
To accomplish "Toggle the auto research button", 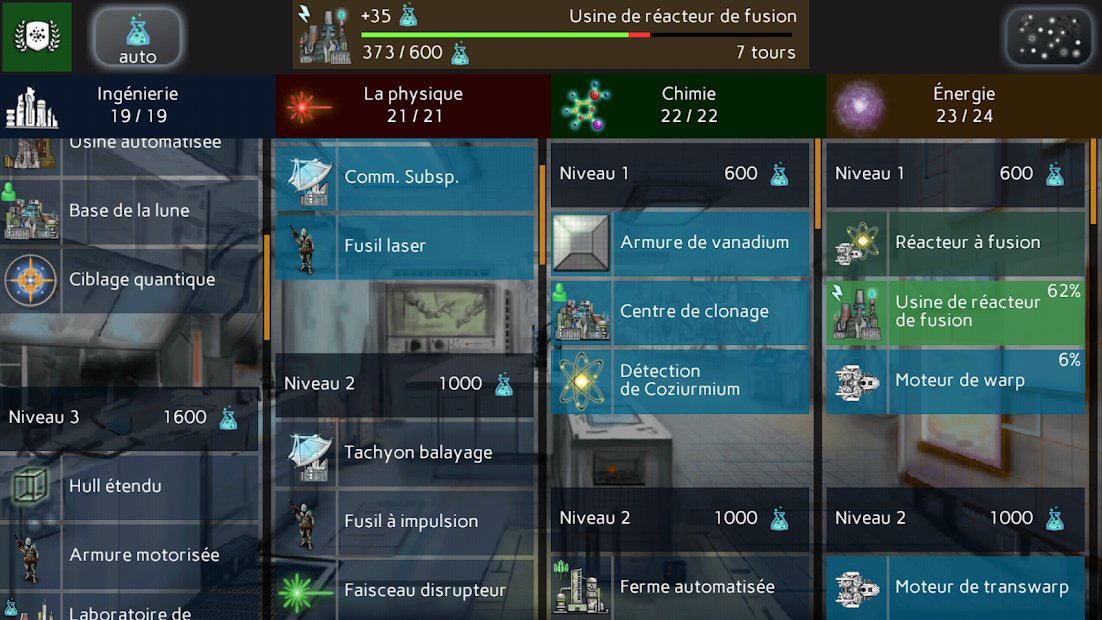I will coord(138,37).
